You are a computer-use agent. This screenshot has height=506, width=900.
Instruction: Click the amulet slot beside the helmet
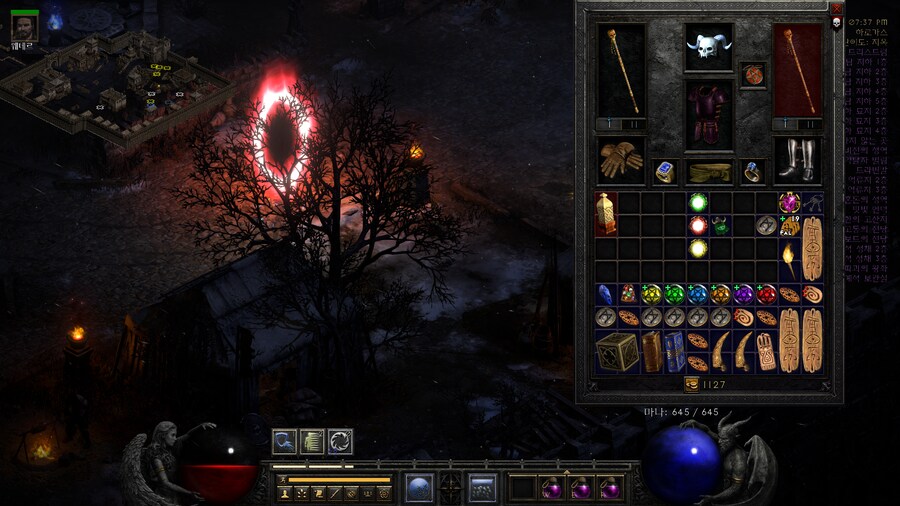point(753,75)
